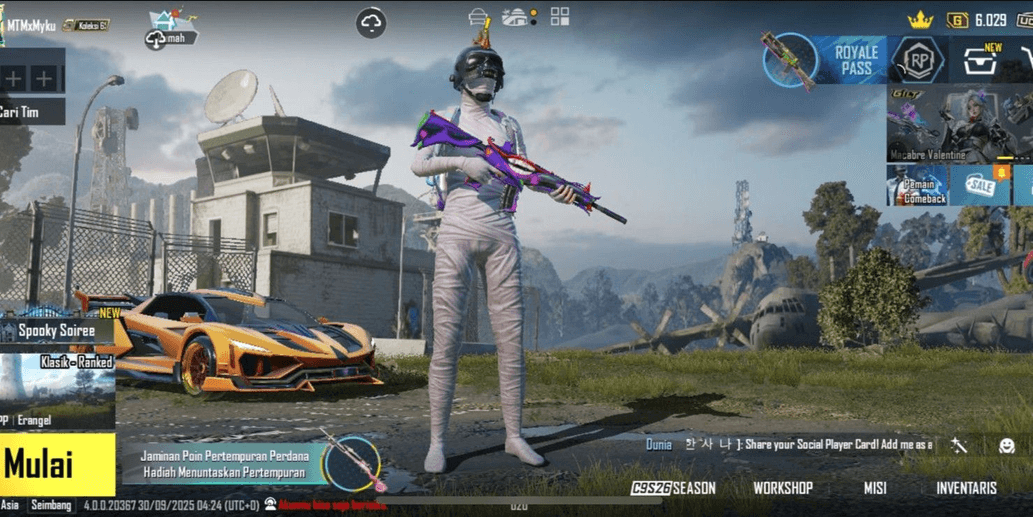
Task: Open the crate box marked NEW
Action: (x=979, y=61)
